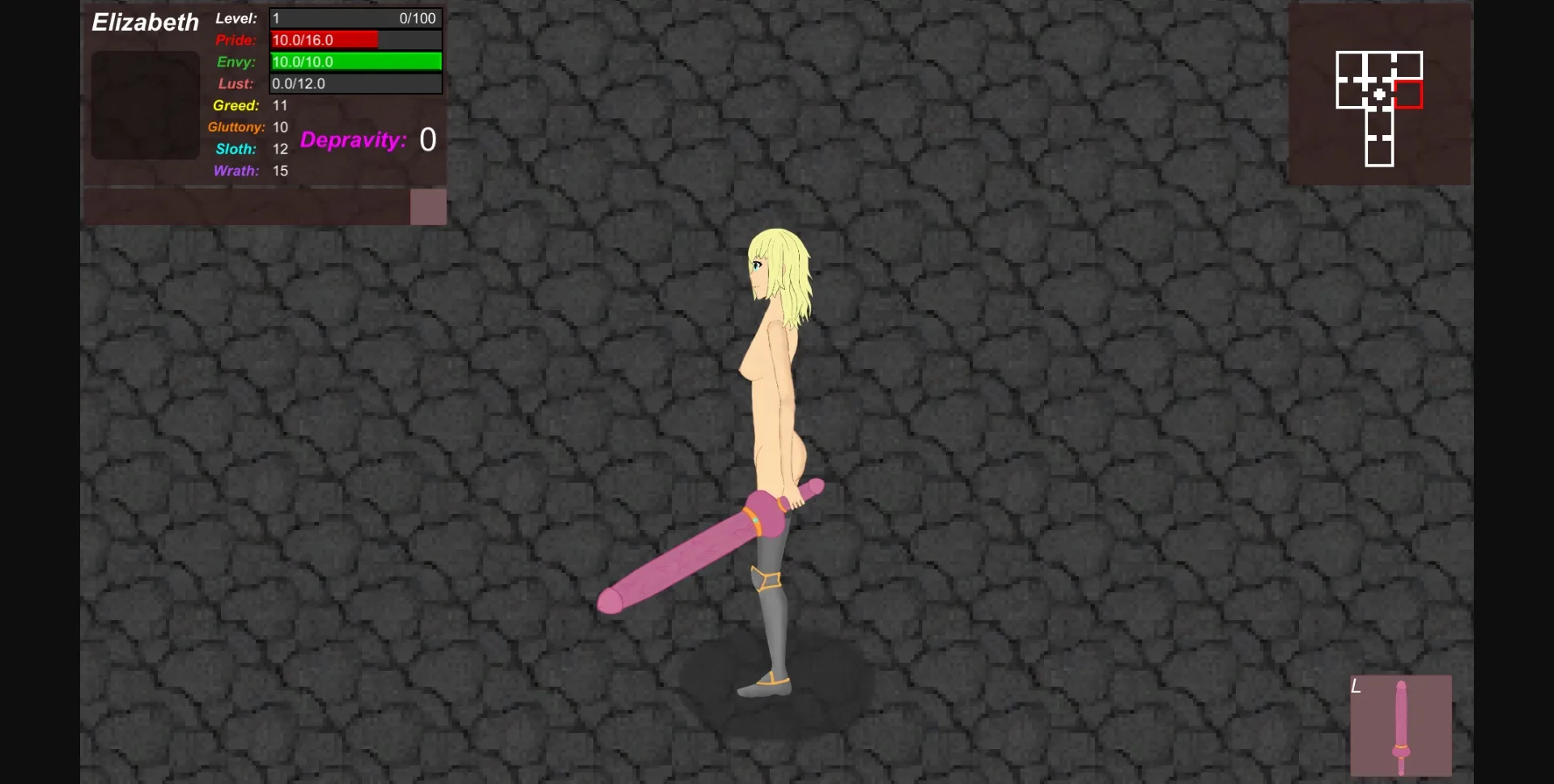The height and width of the screenshot is (784, 1554).
Task: Click the green Envy bar at 10.0/10.0
Action: tap(355, 61)
